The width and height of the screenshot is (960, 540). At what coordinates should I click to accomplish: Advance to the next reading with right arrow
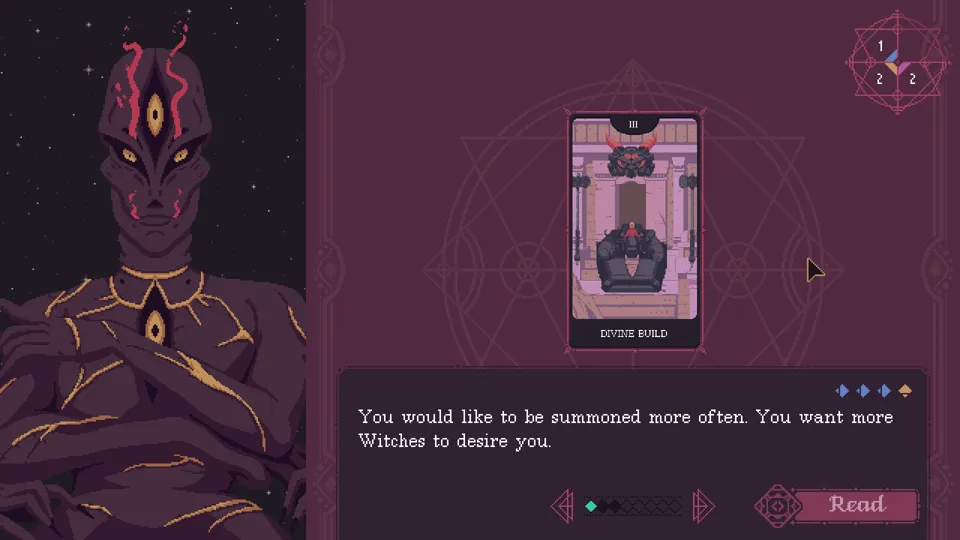pos(703,506)
